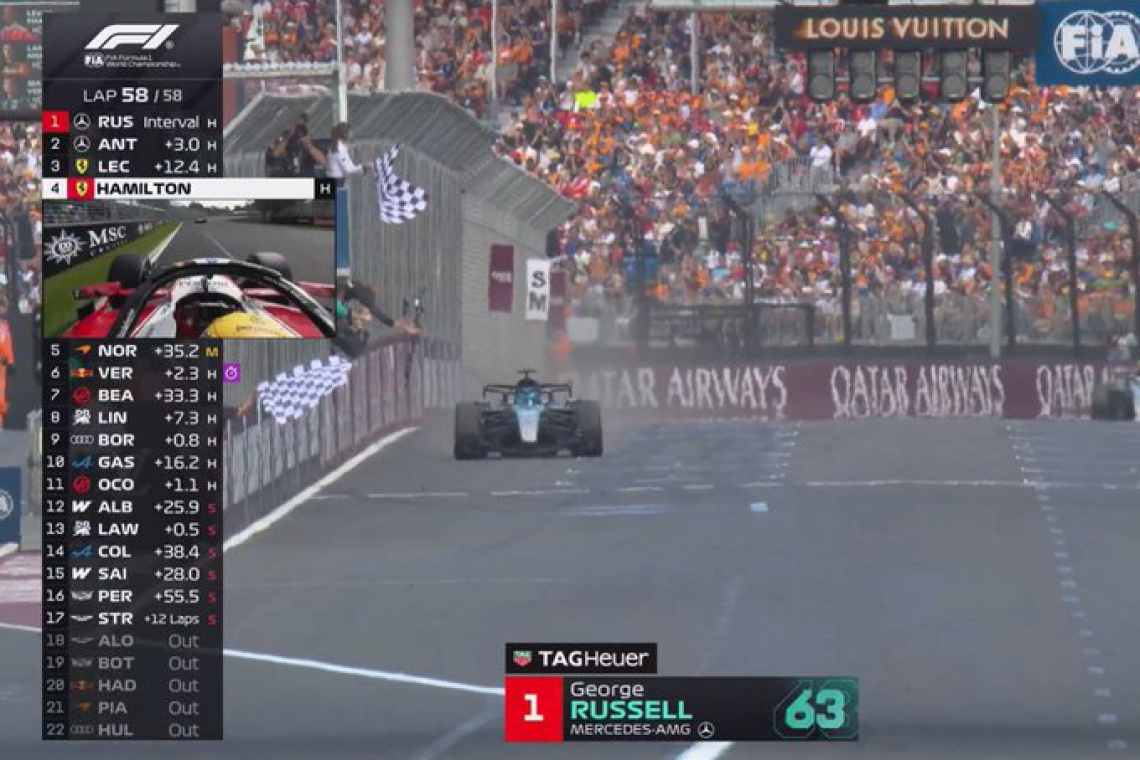Viewport: 1140px width, 760px height.
Task: Select the BEA timing row
Action: point(131,395)
